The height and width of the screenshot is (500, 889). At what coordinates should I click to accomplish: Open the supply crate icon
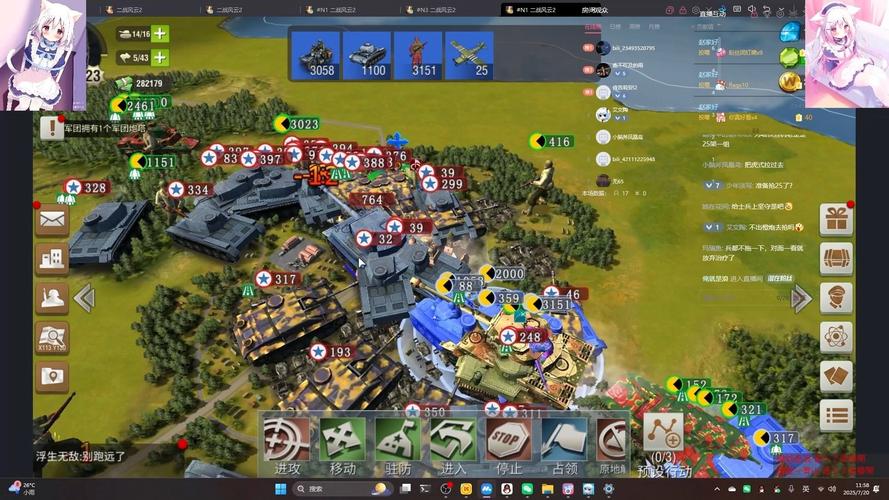[836, 258]
